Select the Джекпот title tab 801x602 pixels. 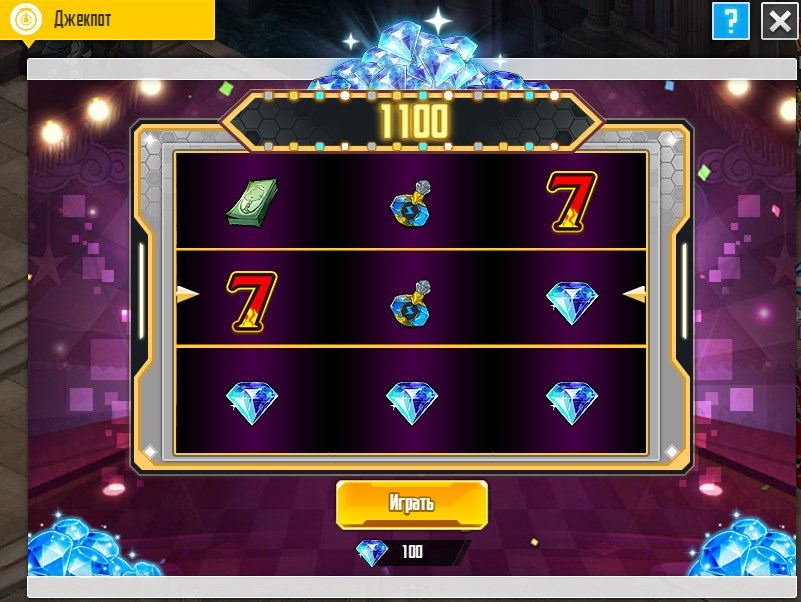107,20
